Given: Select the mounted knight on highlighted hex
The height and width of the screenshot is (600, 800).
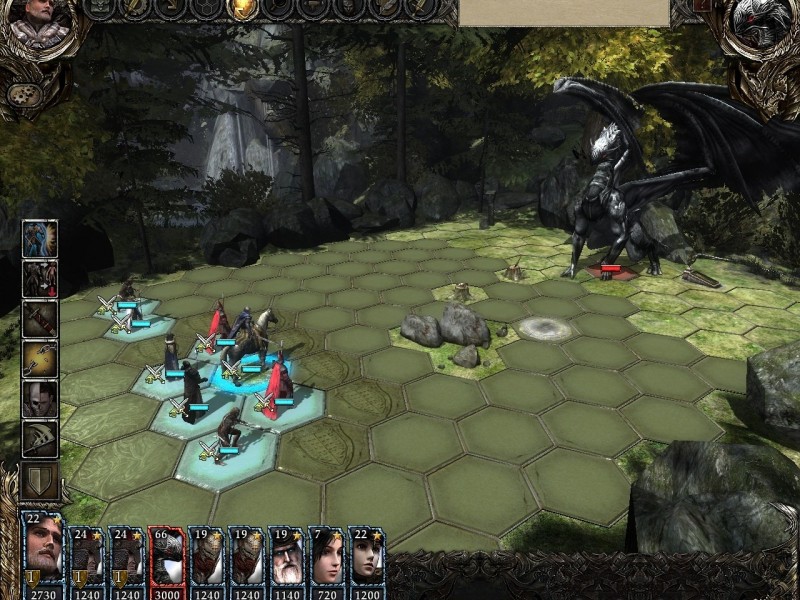Looking at the screenshot, I should pyautogui.click(x=247, y=345).
